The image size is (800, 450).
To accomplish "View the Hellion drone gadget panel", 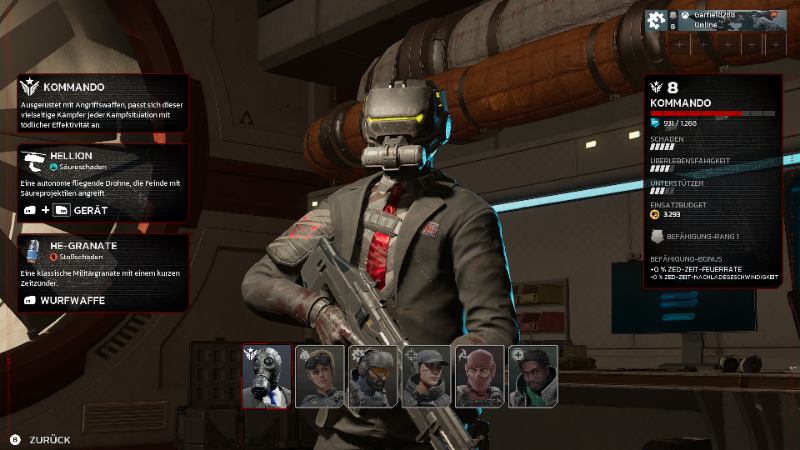I will coord(103,183).
